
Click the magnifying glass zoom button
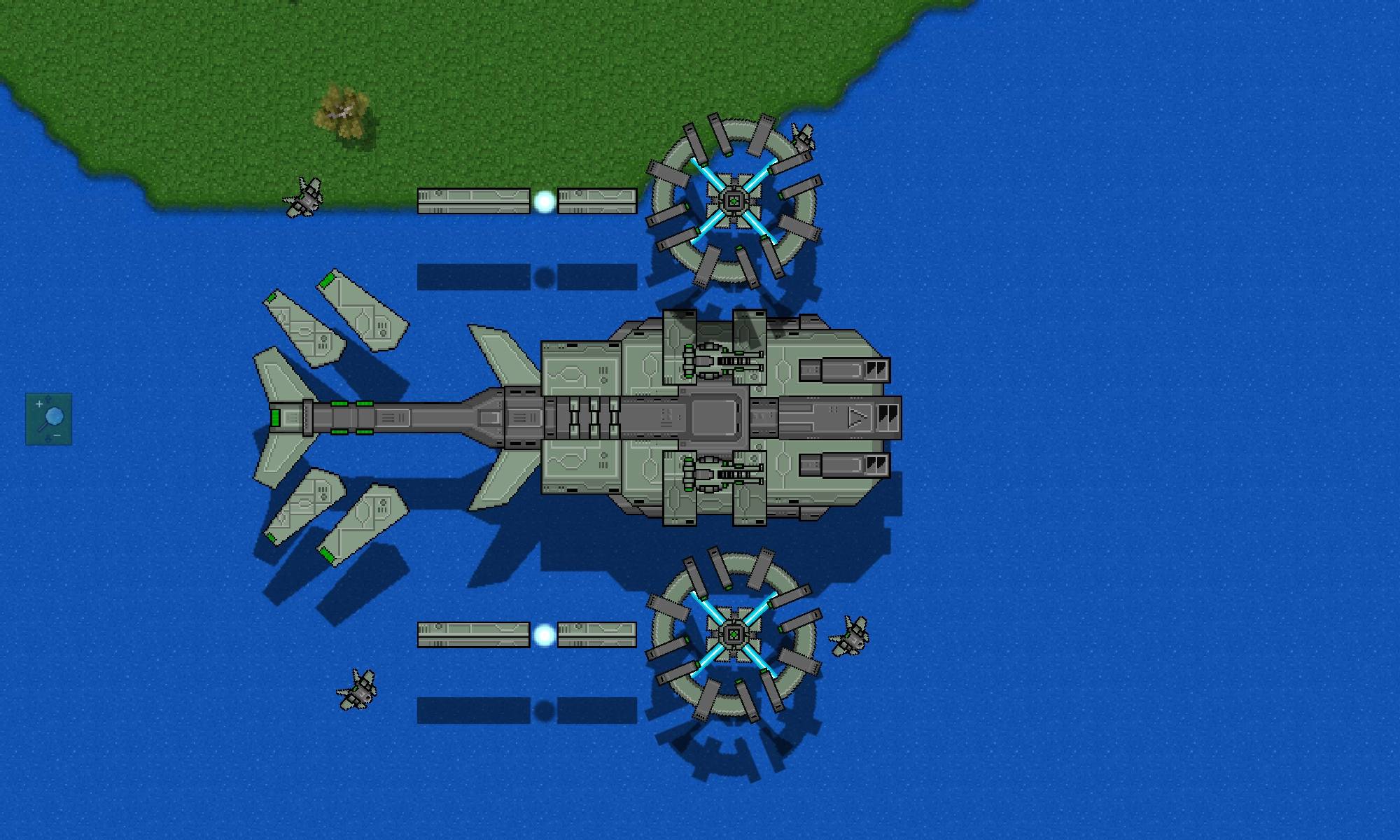49,419
